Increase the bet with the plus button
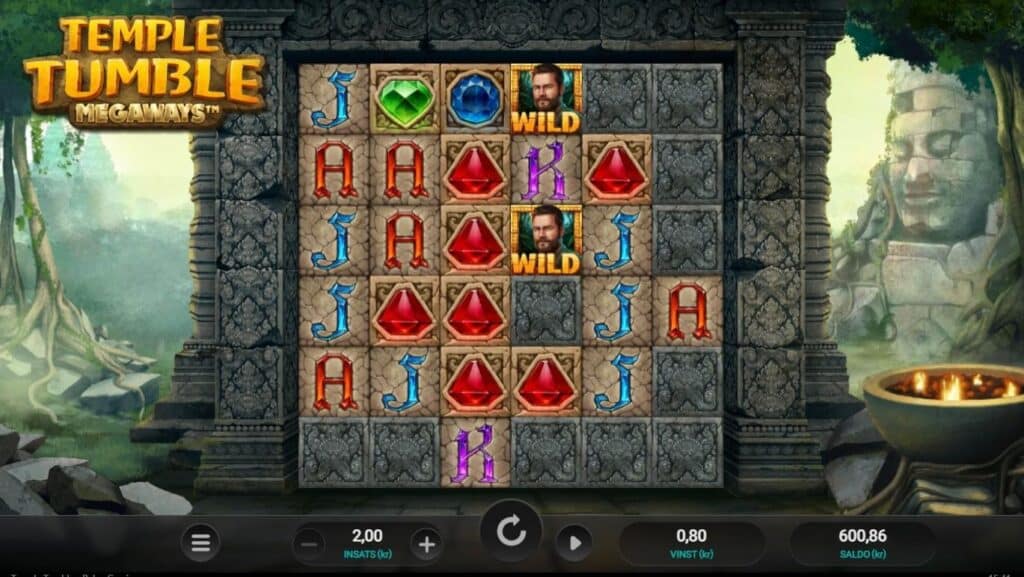 coord(426,544)
